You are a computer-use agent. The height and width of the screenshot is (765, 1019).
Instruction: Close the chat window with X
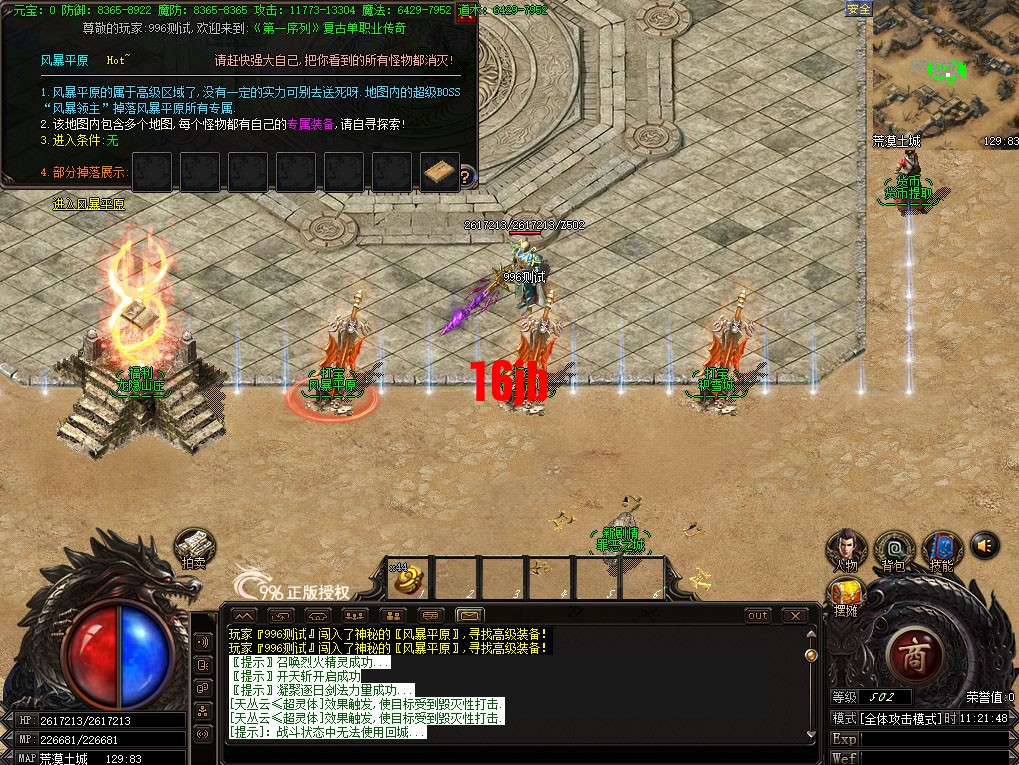(795, 615)
